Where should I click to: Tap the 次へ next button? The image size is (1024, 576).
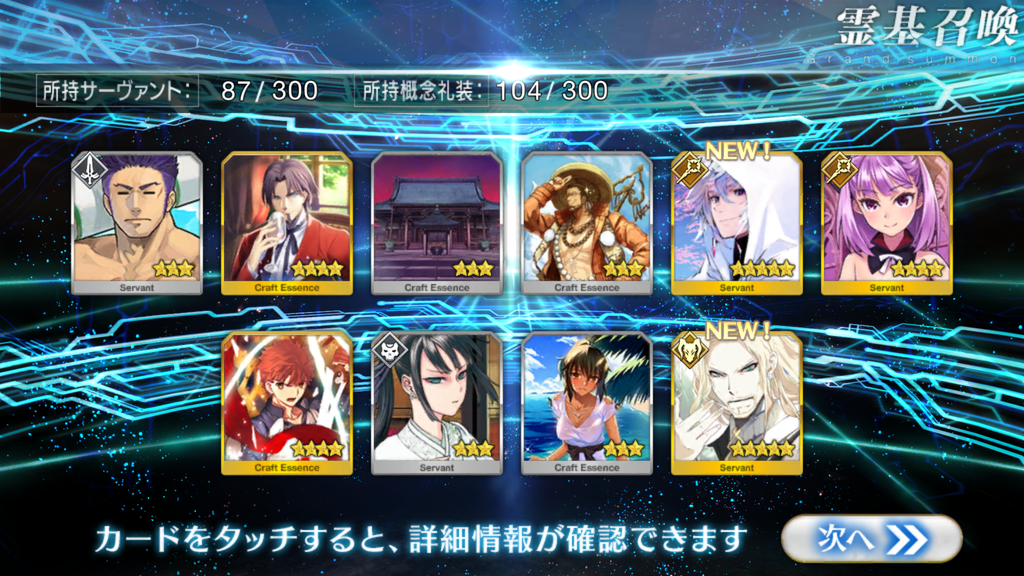pos(870,539)
